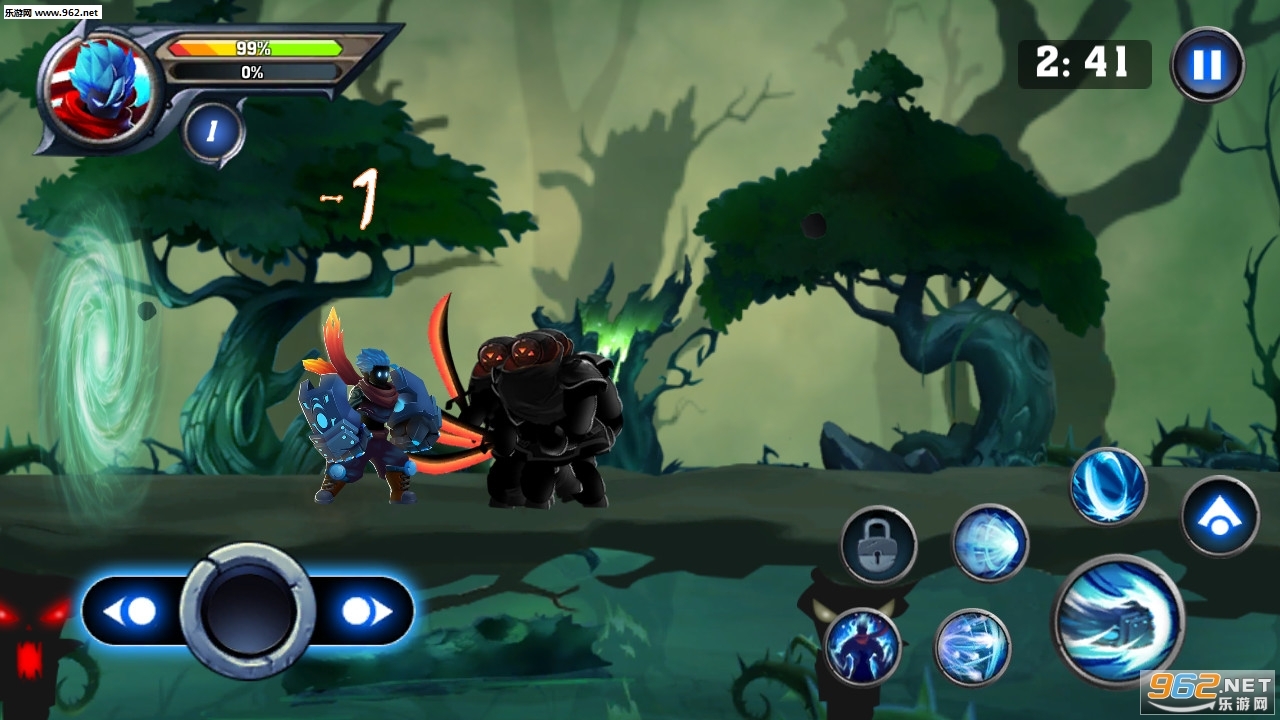Tap the large basic attack button
Screen dimensions: 1280x720
pos(1118,621)
